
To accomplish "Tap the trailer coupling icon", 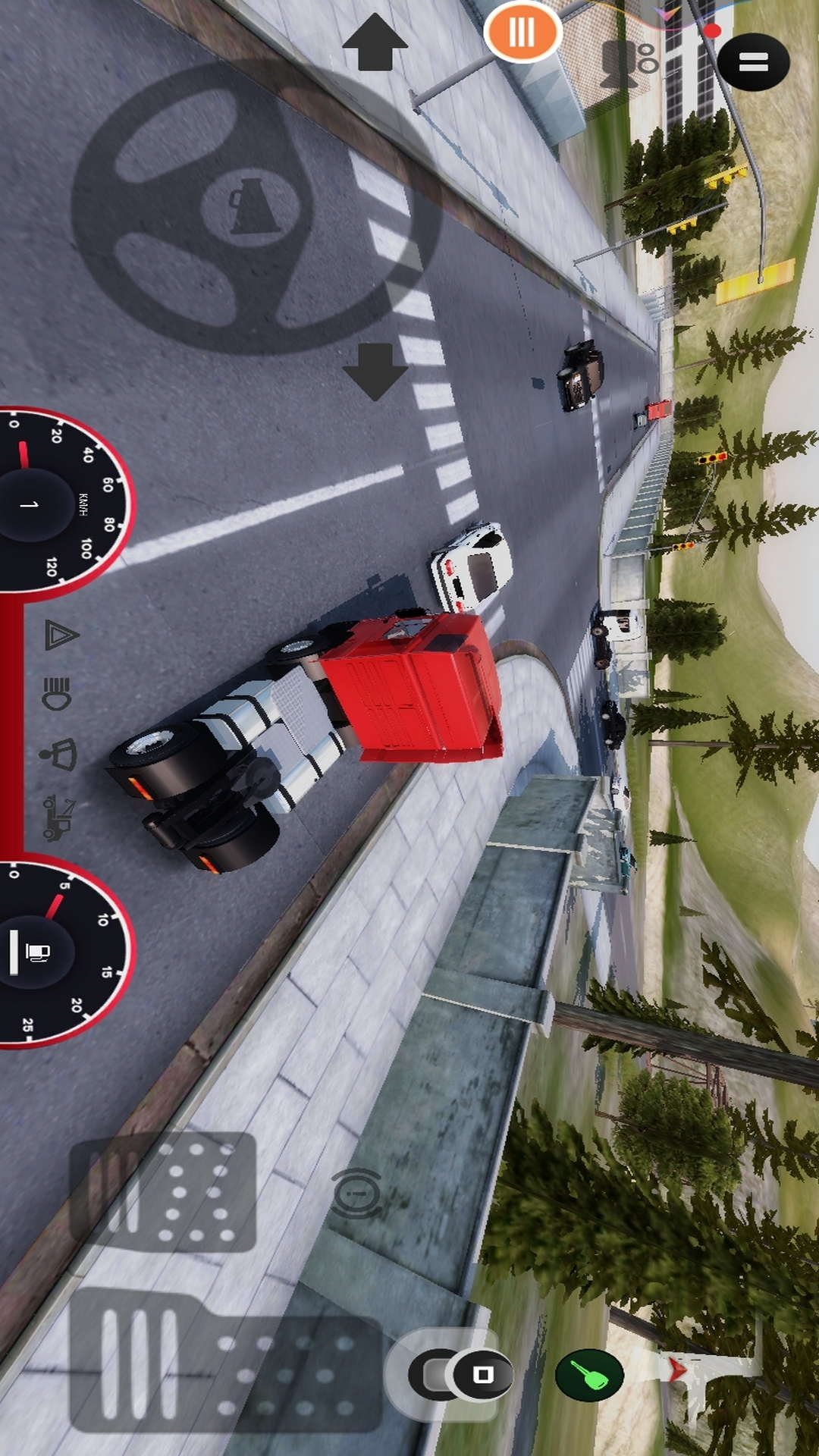I will click(x=58, y=817).
